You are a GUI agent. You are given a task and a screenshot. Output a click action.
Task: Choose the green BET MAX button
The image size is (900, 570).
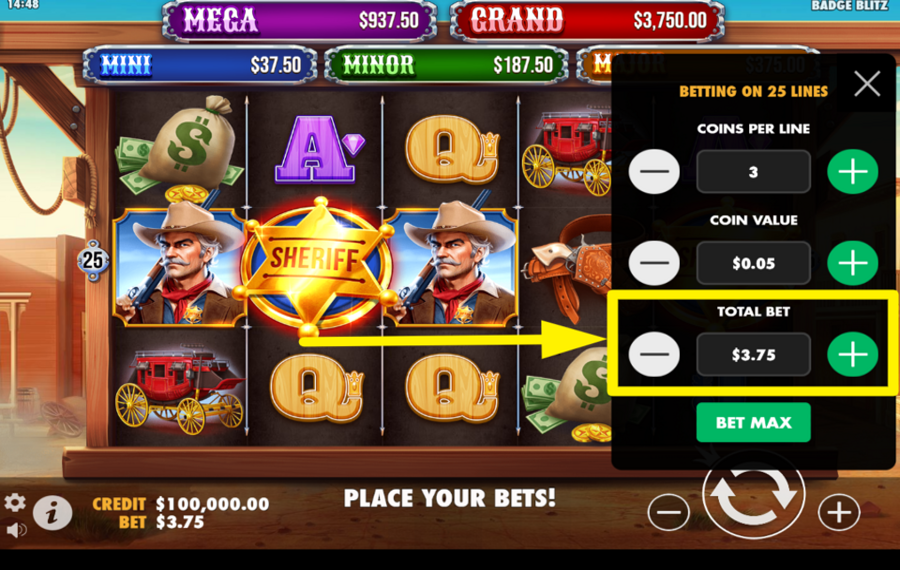click(753, 423)
